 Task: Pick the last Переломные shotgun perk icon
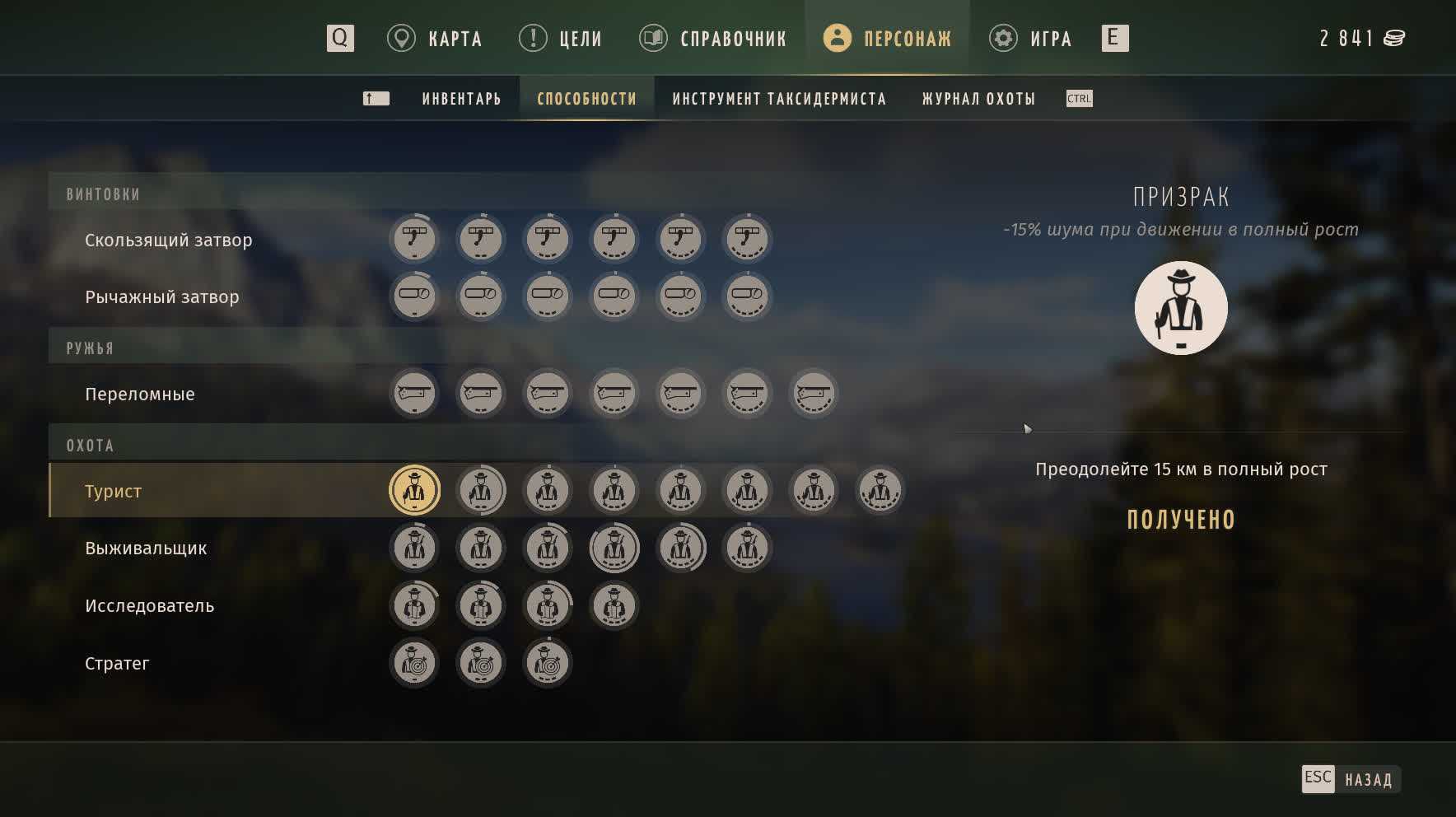click(814, 394)
